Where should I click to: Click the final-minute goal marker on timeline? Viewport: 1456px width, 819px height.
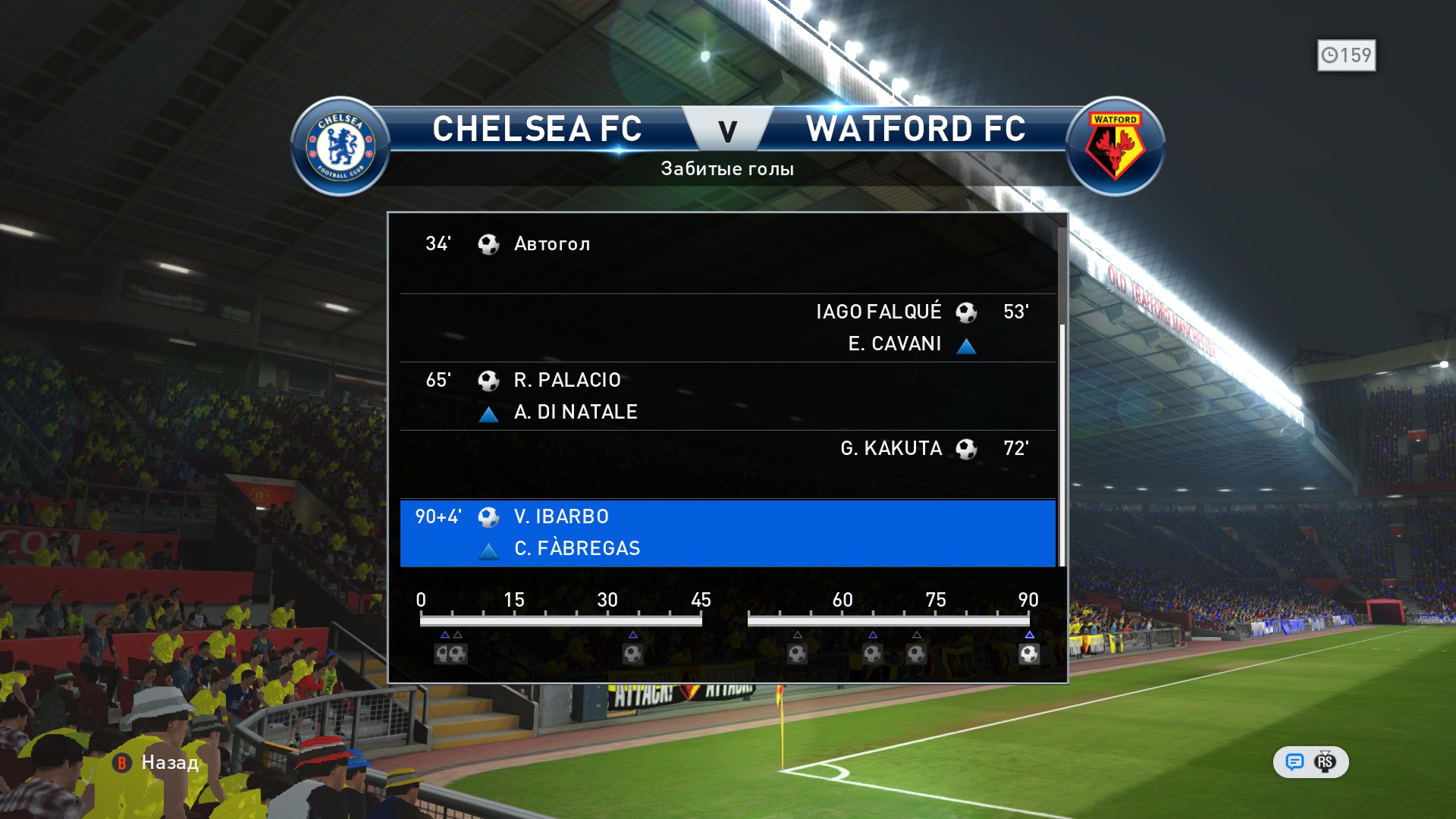tap(1028, 654)
